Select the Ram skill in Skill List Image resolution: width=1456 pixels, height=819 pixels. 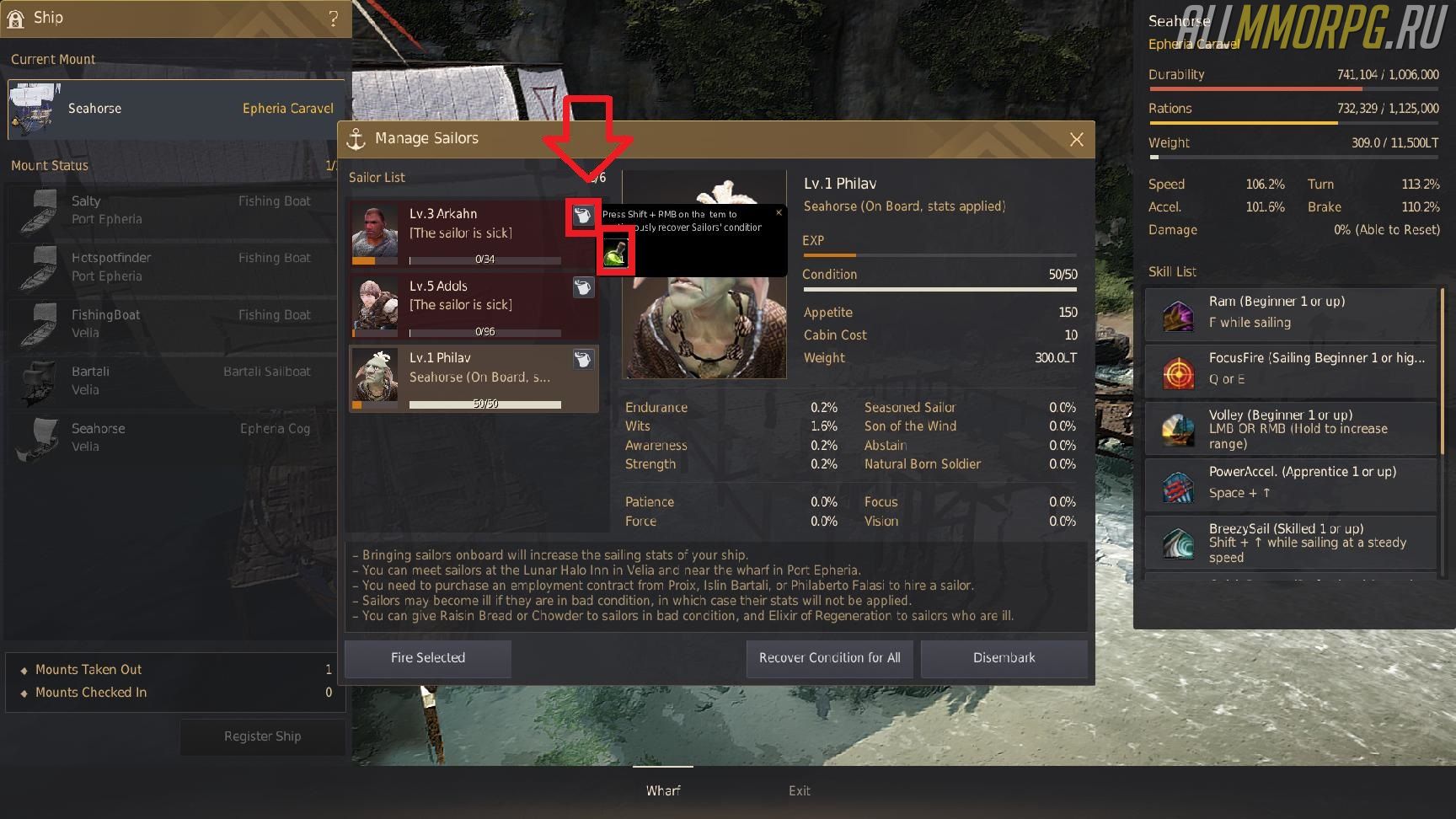[1289, 313]
